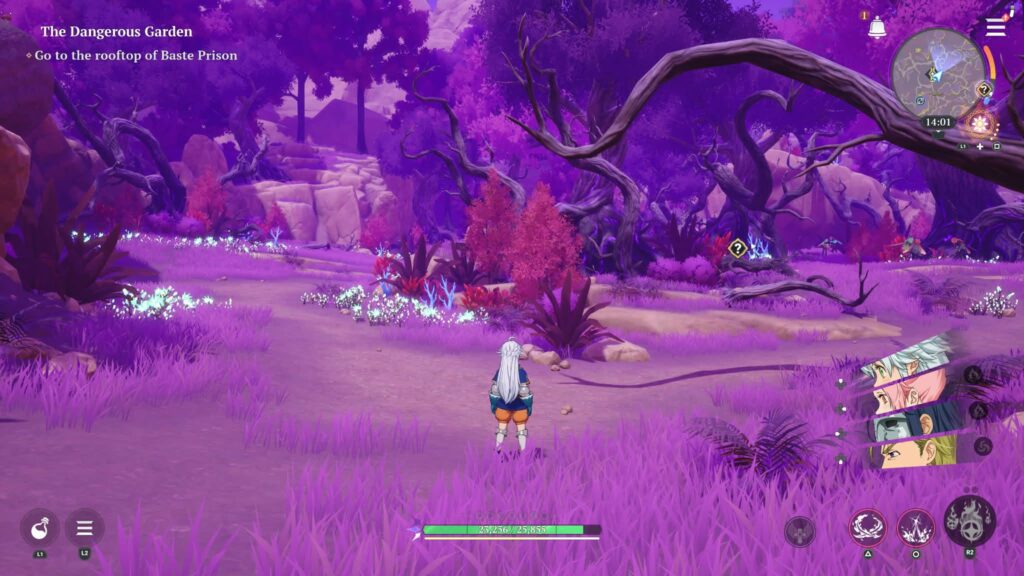Open the three-line quick menu beside the potion
1024x576 pixels.
click(85, 527)
